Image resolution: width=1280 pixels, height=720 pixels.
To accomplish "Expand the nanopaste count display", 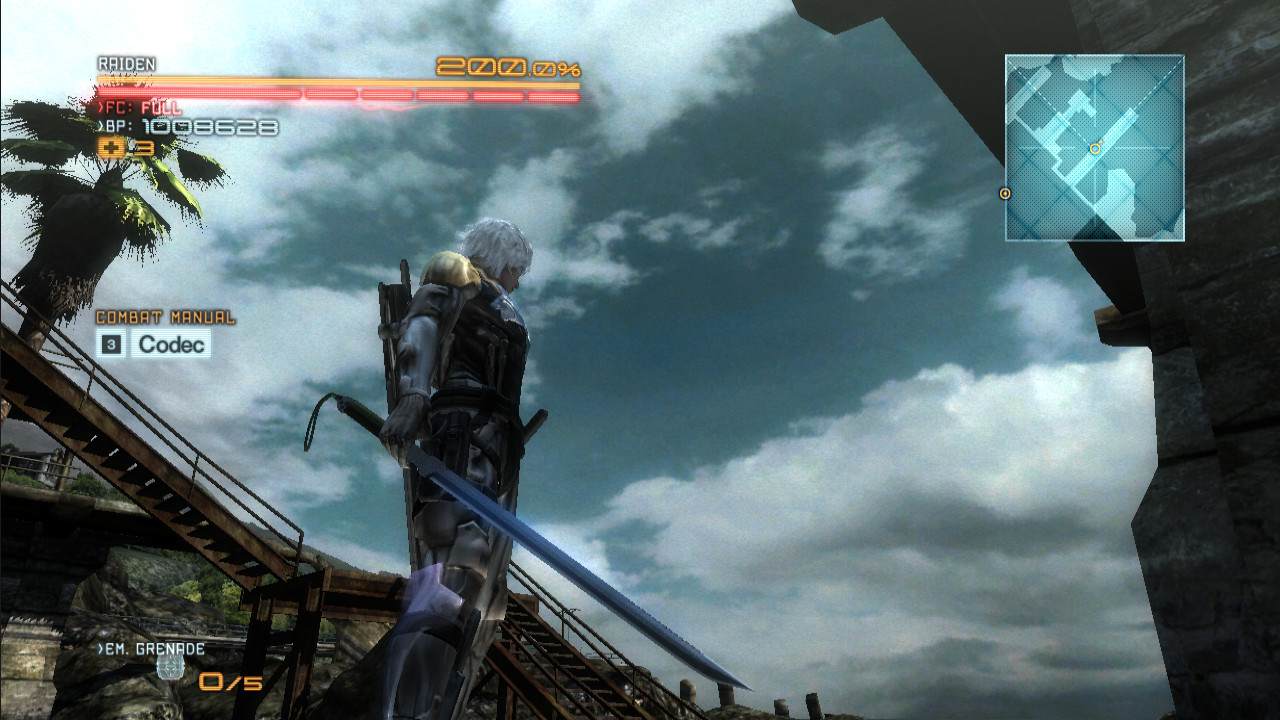I will pyautogui.click(x=143, y=148).
